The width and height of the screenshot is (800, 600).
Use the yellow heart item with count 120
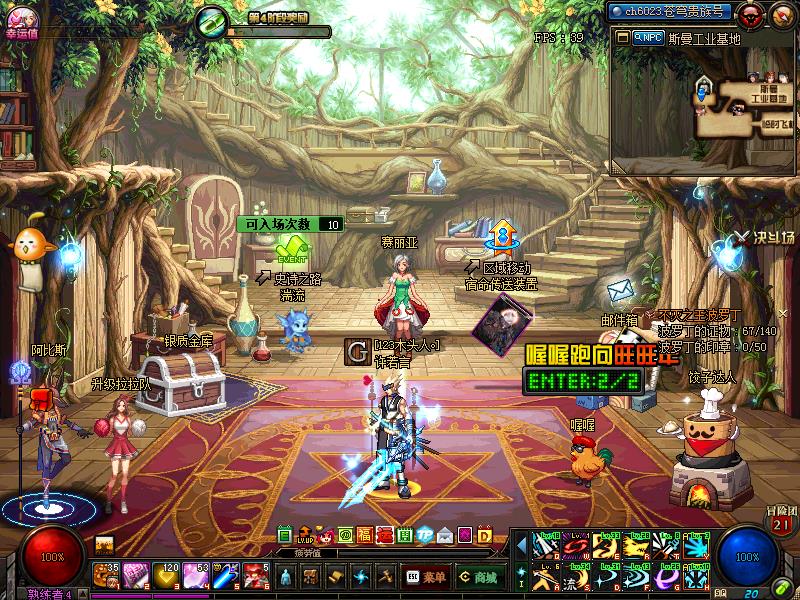165,575
